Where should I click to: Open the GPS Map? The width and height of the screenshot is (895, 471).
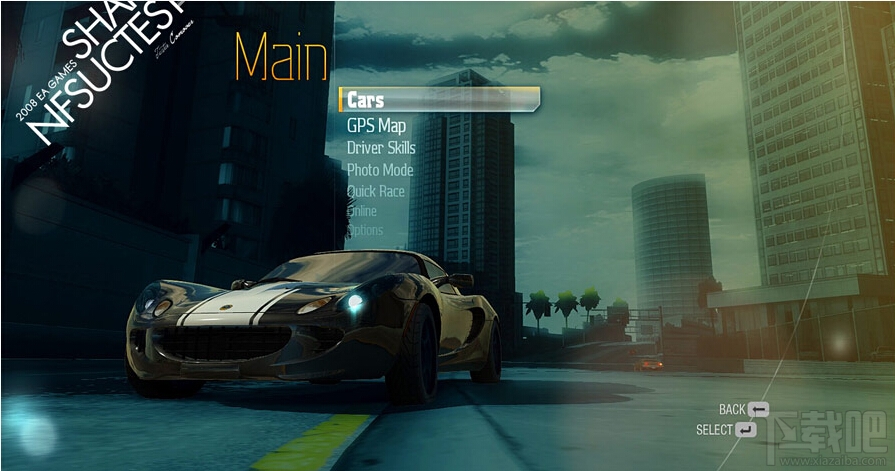(x=376, y=126)
